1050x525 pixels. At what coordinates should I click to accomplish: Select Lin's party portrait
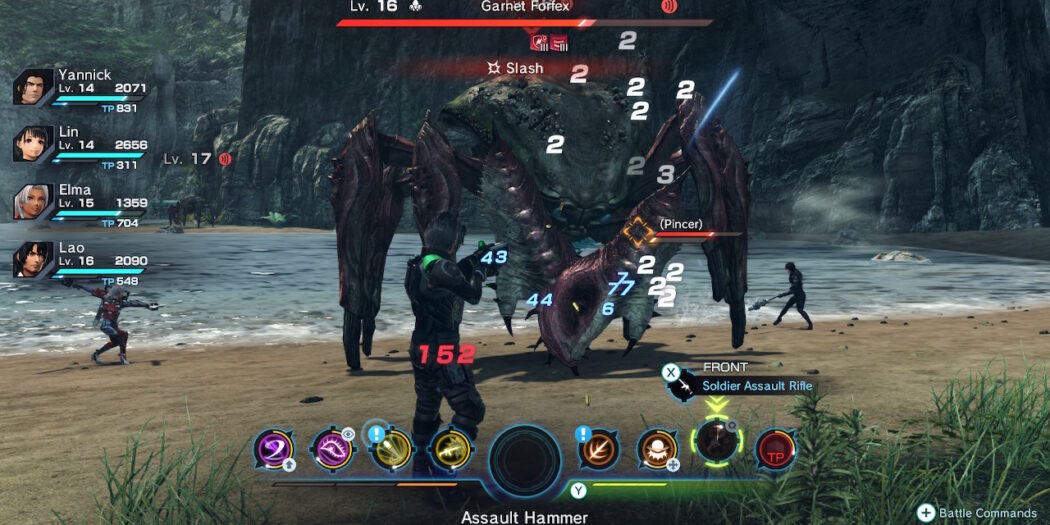(32, 144)
